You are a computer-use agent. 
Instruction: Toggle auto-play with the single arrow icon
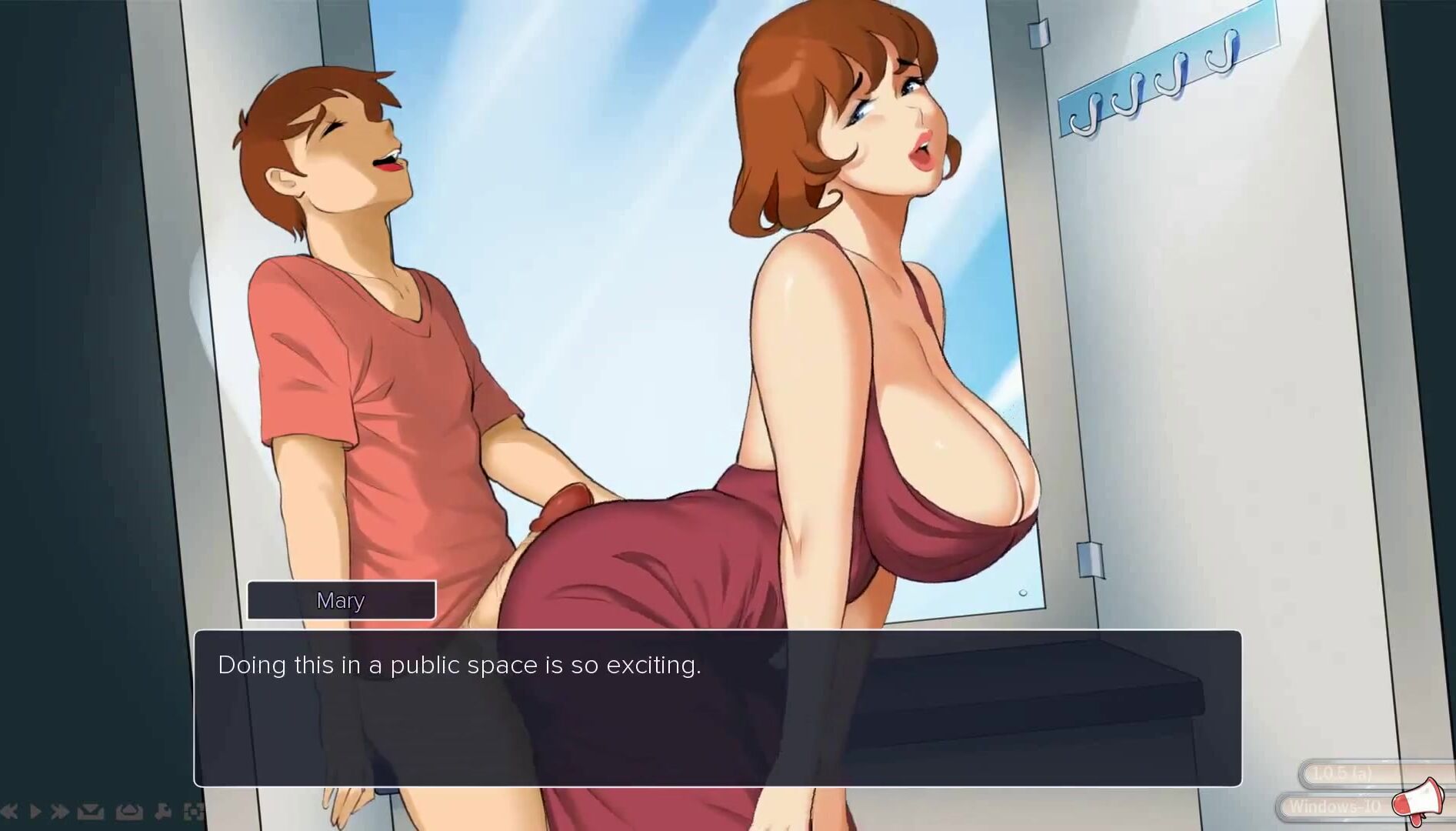click(x=35, y=811)
